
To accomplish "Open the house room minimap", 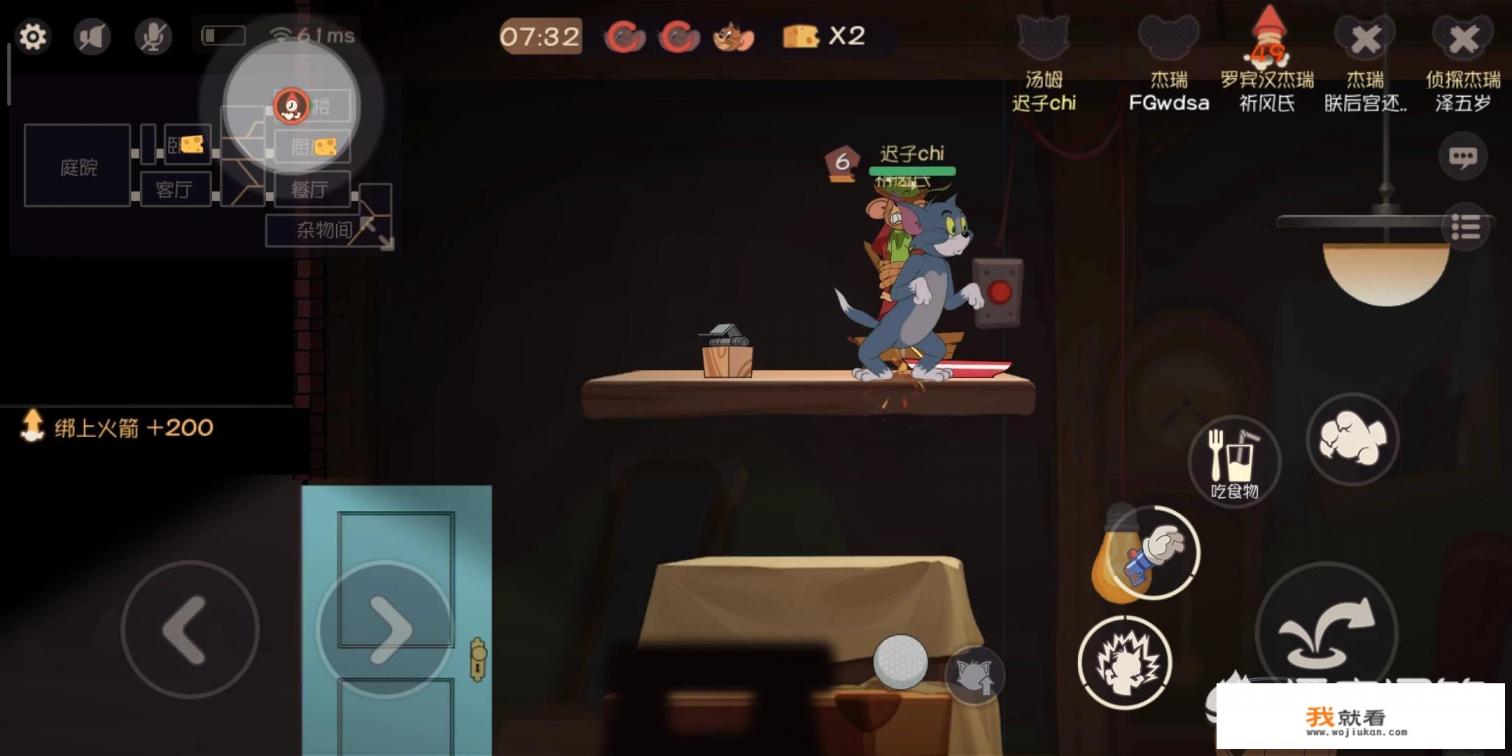I will coord(205,165).
